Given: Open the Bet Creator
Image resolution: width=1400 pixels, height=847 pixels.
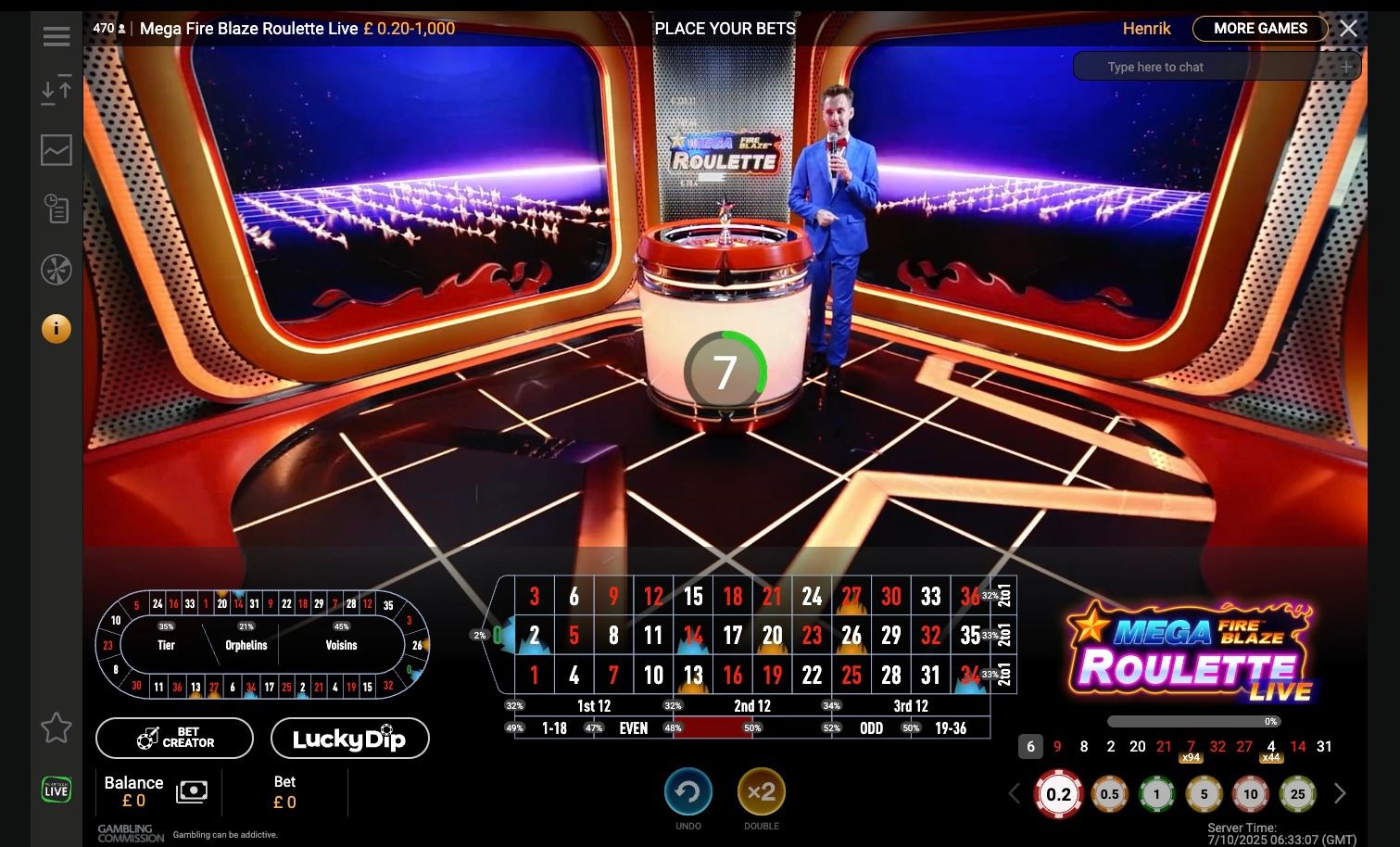Looking at the screenshot, I should click(x=174, y=738).
